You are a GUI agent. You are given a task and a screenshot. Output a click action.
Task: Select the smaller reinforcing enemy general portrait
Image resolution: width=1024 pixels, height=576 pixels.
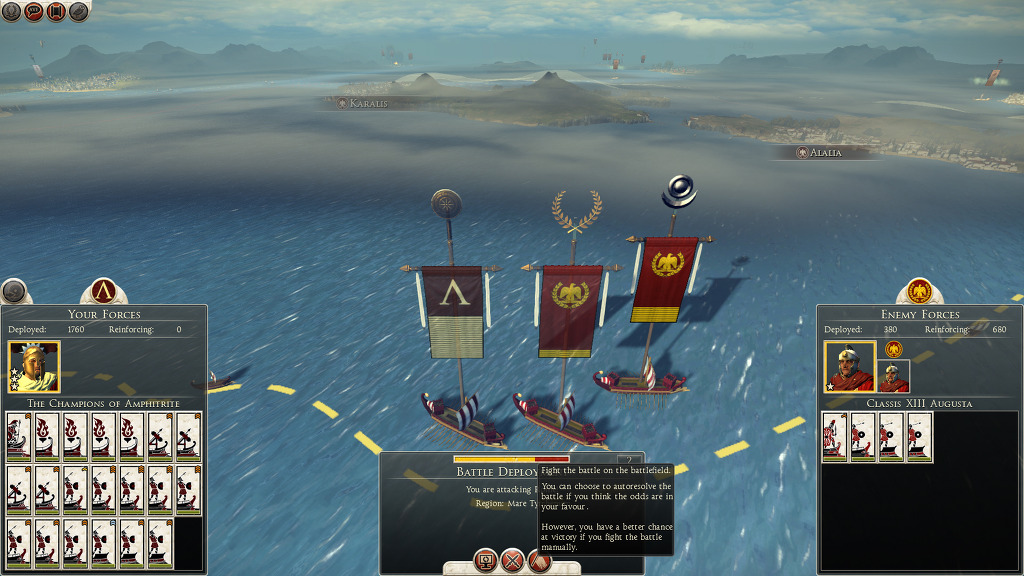tap(893, 376)
